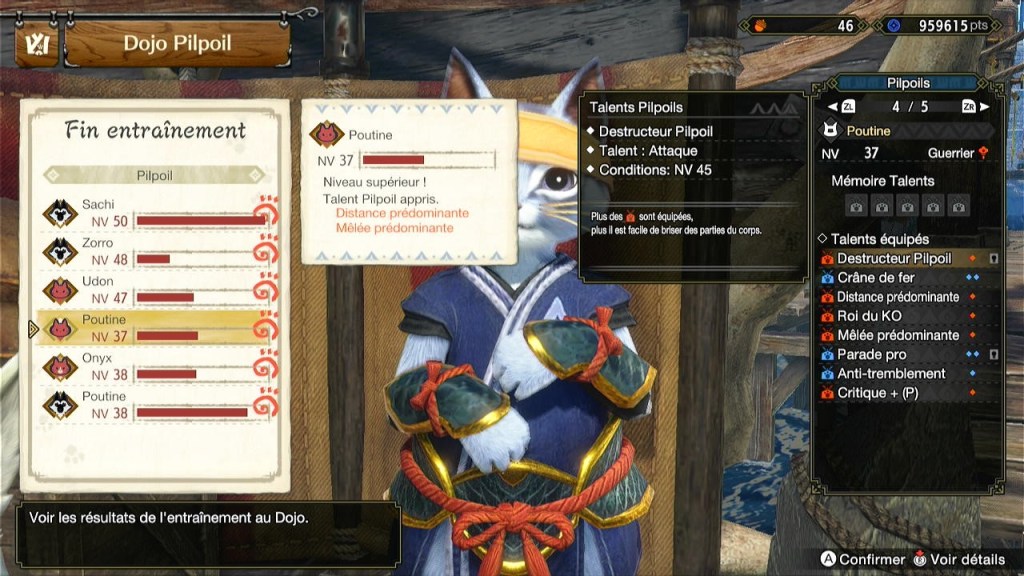Select Sachi level 50 in the training list

coord(155,213)
